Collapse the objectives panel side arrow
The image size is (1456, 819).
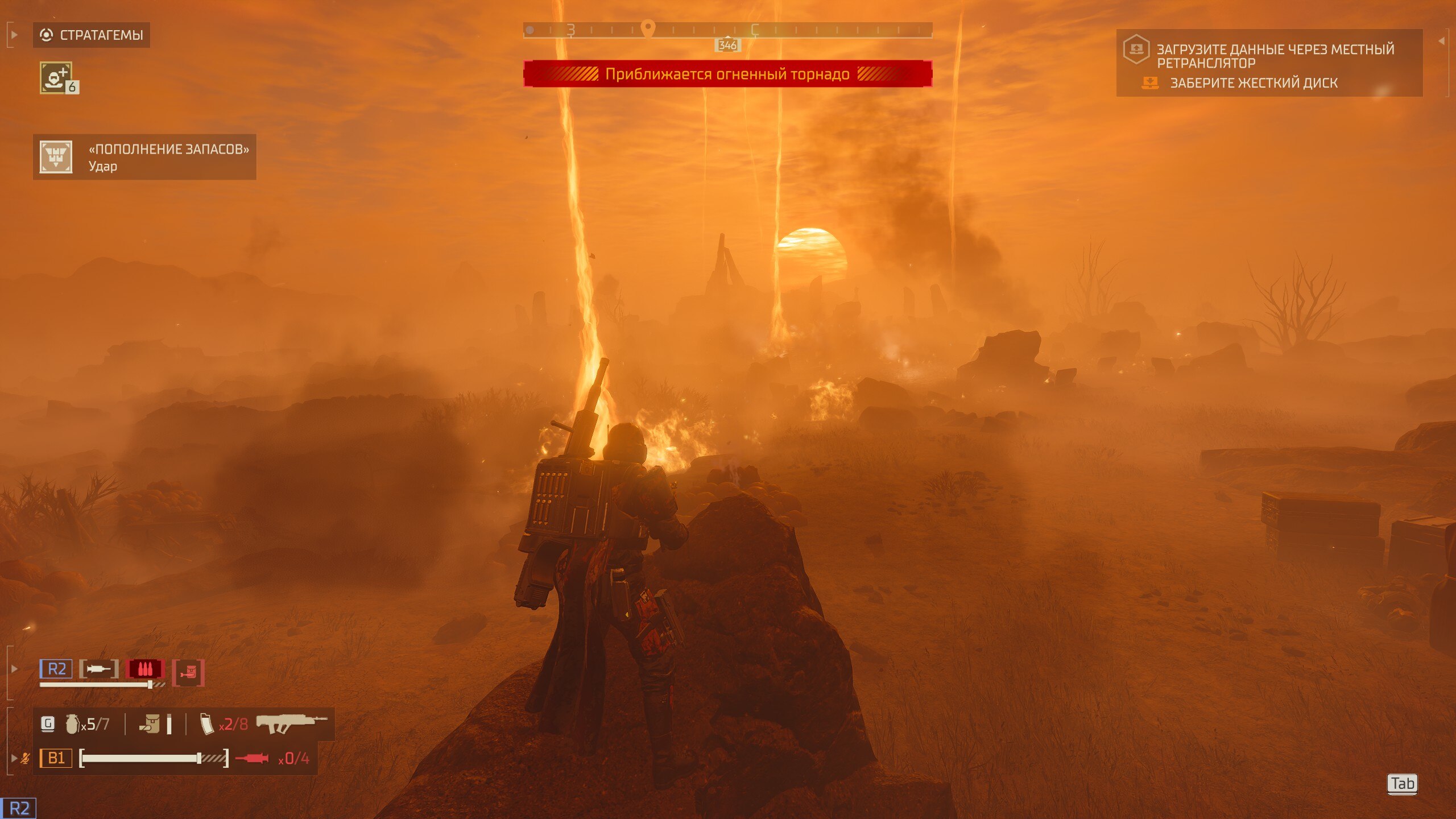pyautogui.click(x=1441, y=41)
